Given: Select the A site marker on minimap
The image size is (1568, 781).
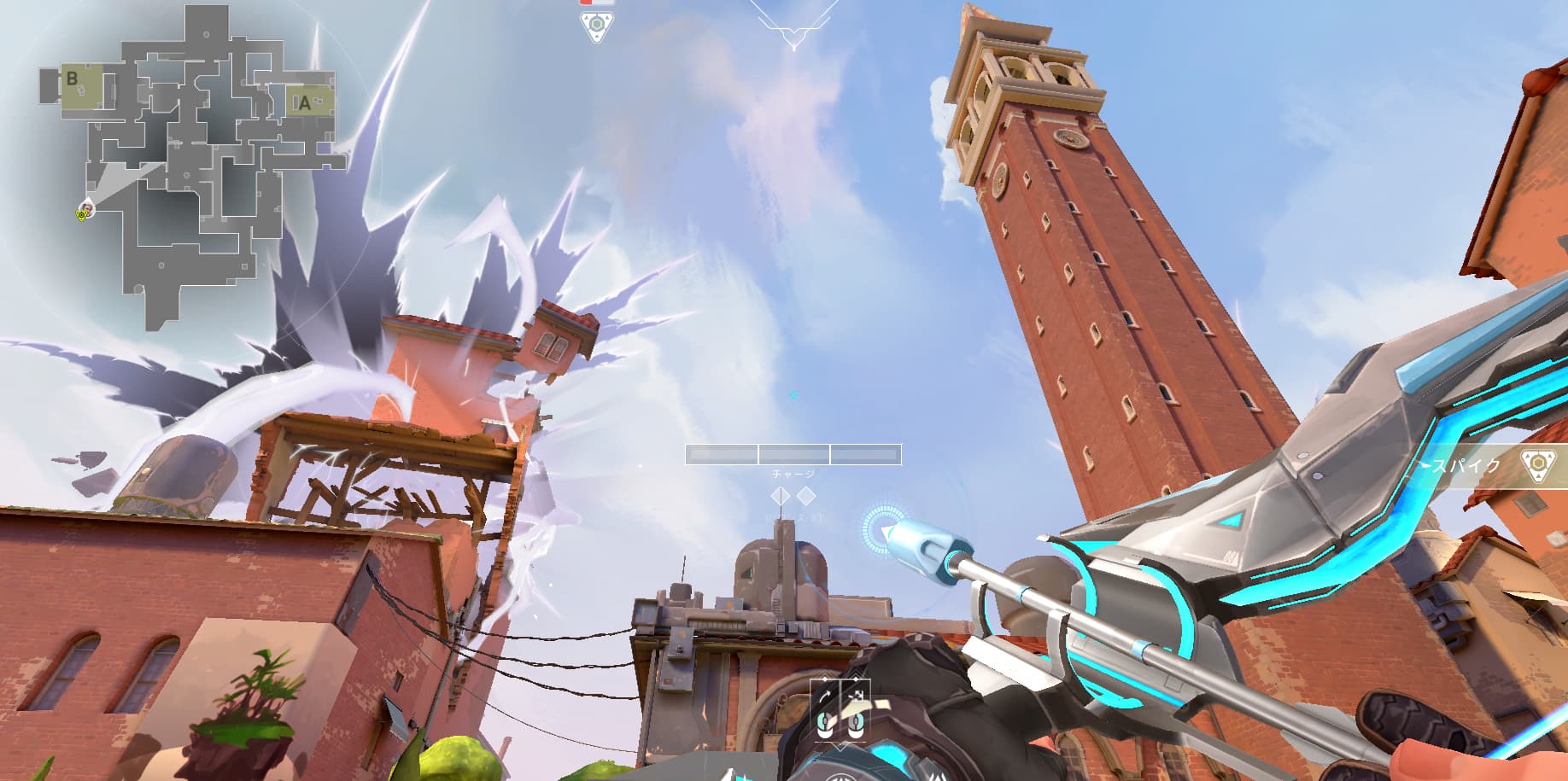Looking at the screenshot, I should [306, 104].
